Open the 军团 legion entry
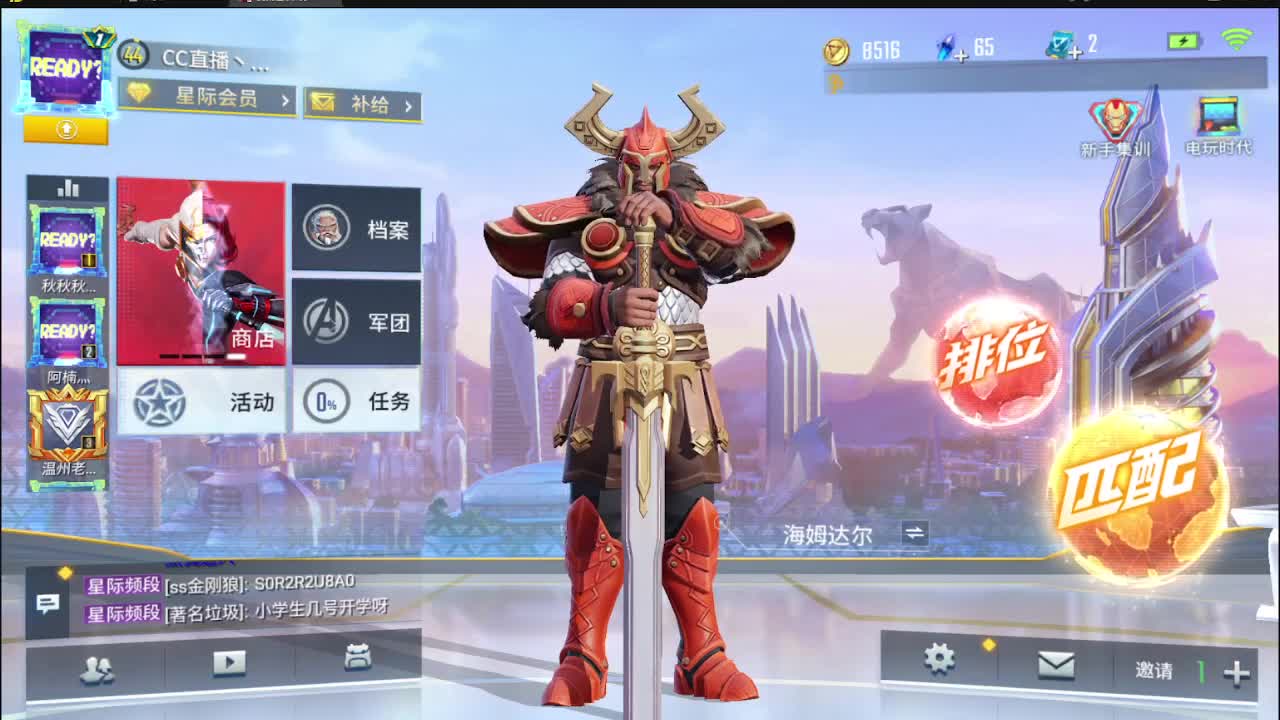Viewport: 1280px width, 720px height. tap(358, 320)
